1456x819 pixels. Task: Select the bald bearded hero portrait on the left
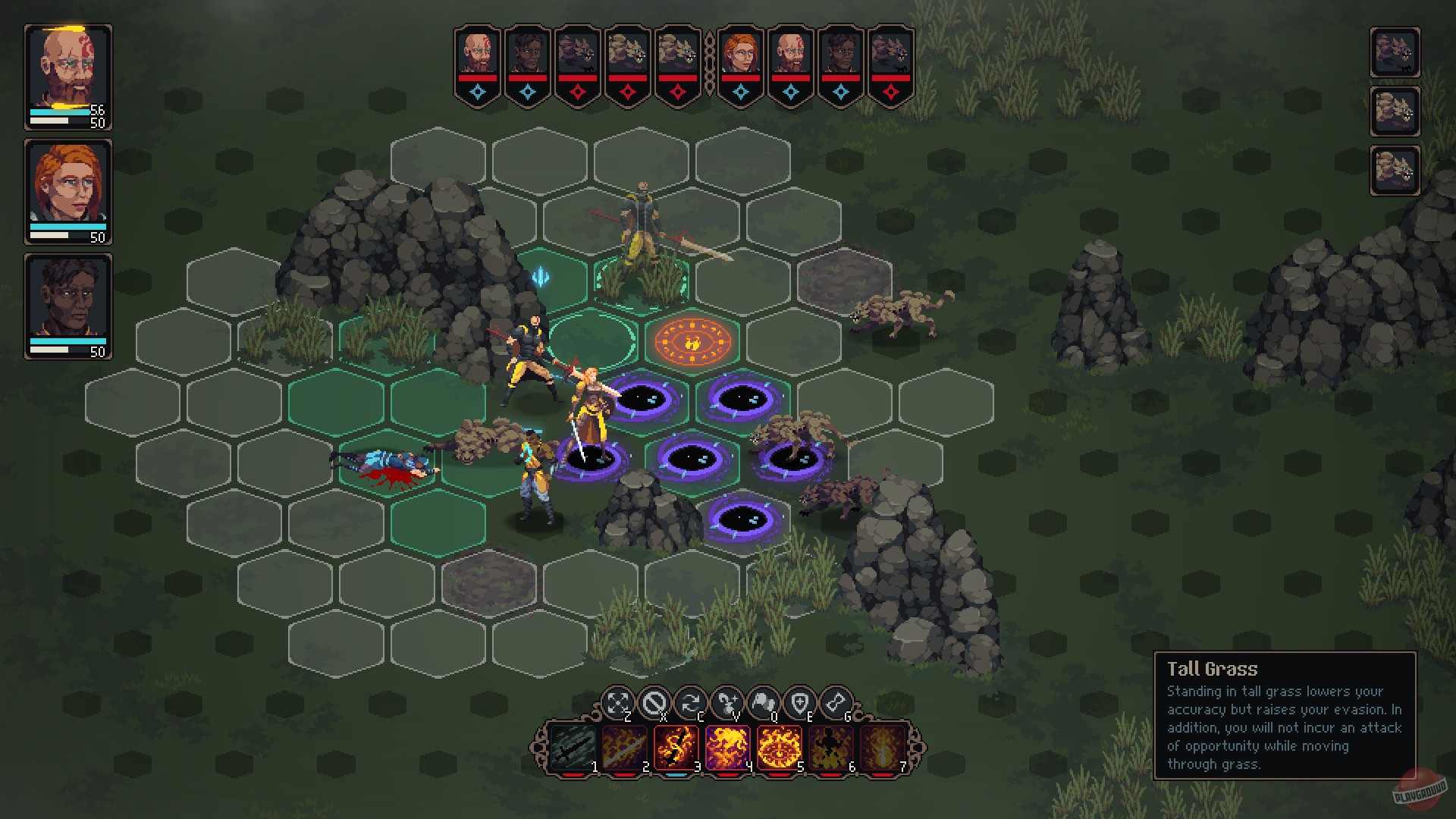pos(67,64)
